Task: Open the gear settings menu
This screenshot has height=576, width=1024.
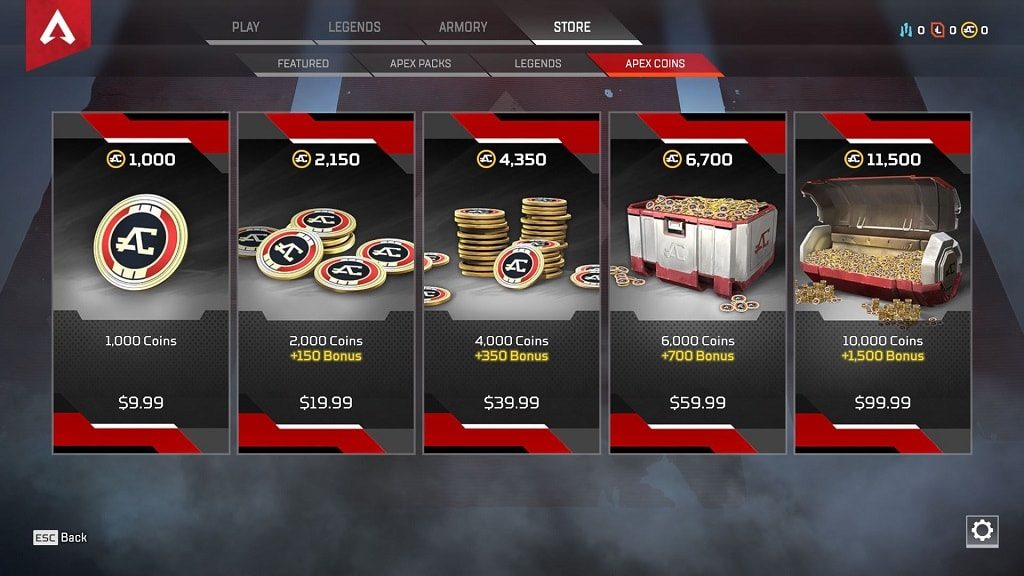Action: click(x=982, y=531)
